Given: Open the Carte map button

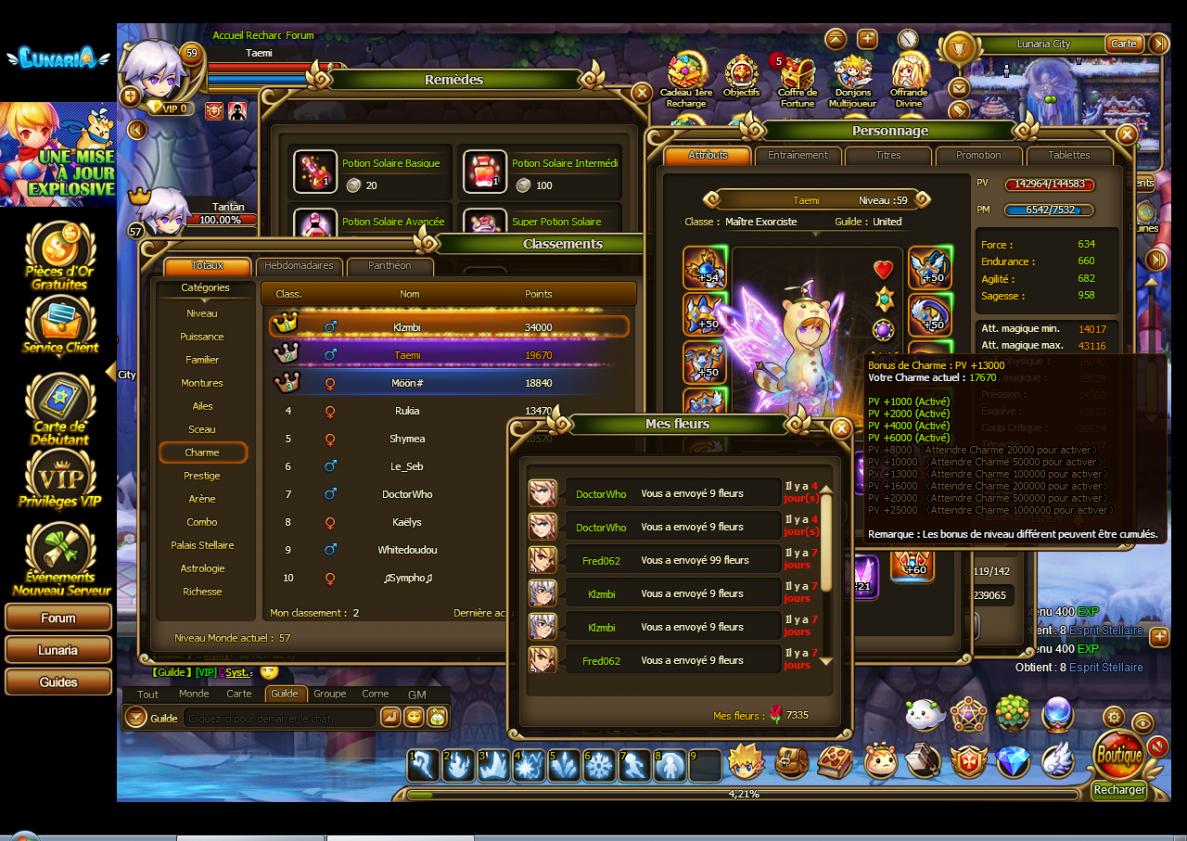Looking at the screenshot, I should pos(1124,44).
